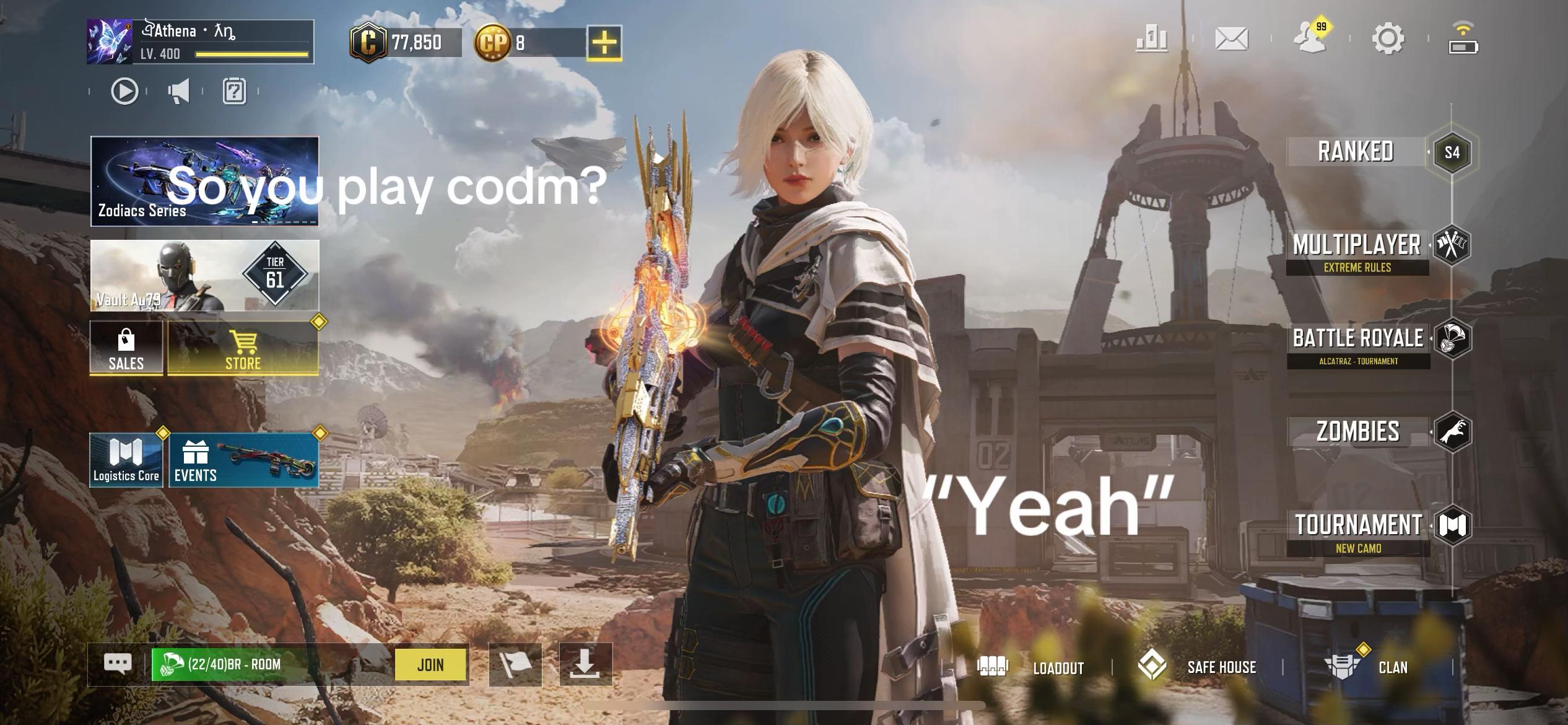Click the download arrow icon
Screen dimensions: 1568x725
(x=585, y=664)
